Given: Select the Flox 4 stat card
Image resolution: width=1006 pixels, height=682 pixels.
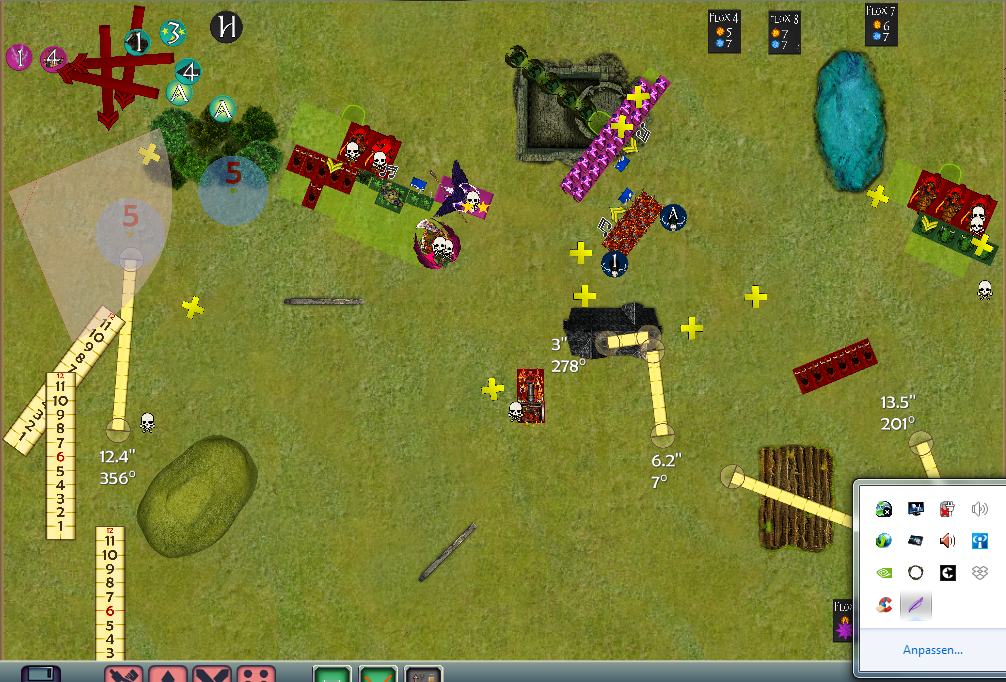Looking at the screenshot, I should pos(724,33).
